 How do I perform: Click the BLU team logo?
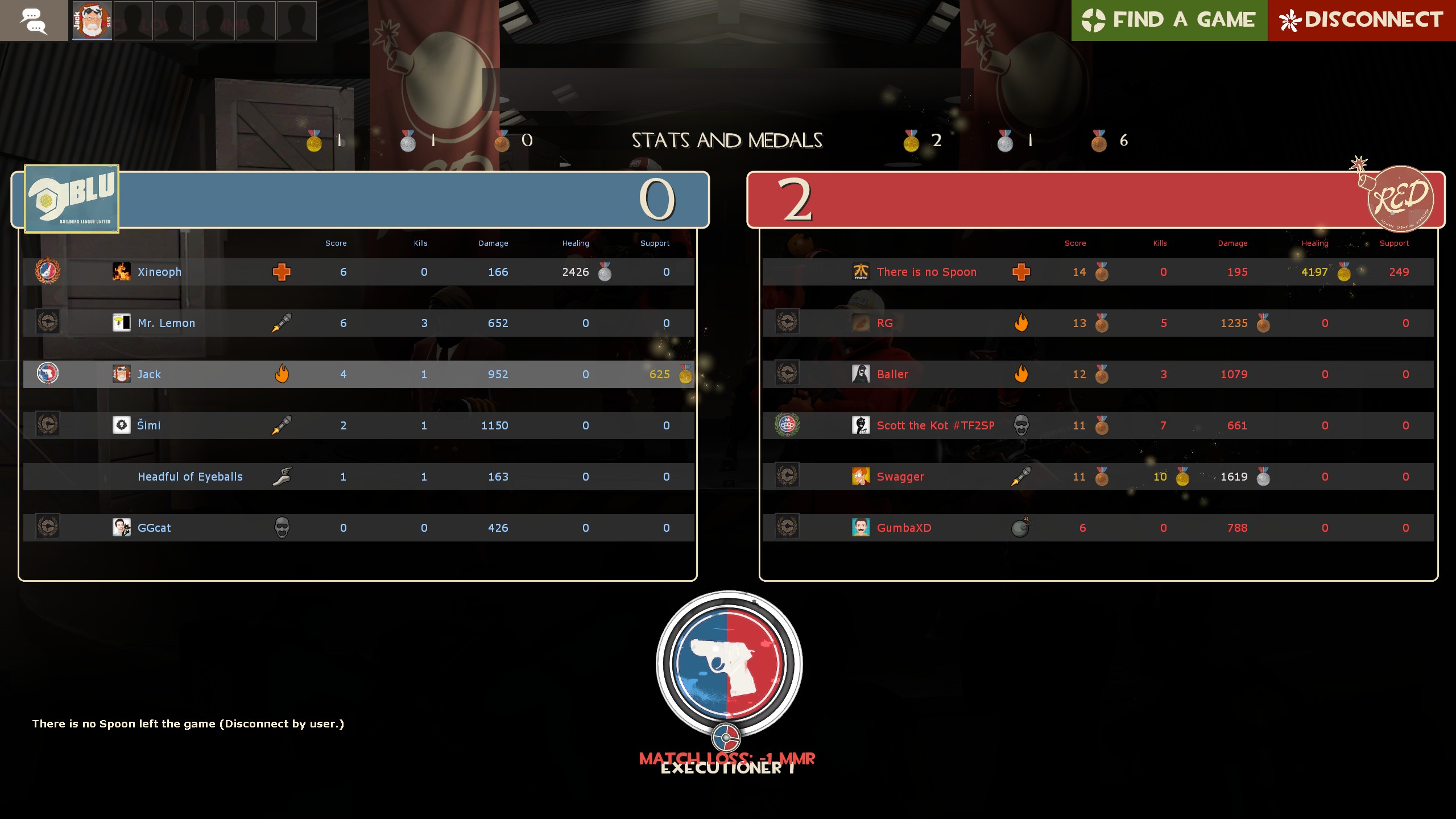70,198
